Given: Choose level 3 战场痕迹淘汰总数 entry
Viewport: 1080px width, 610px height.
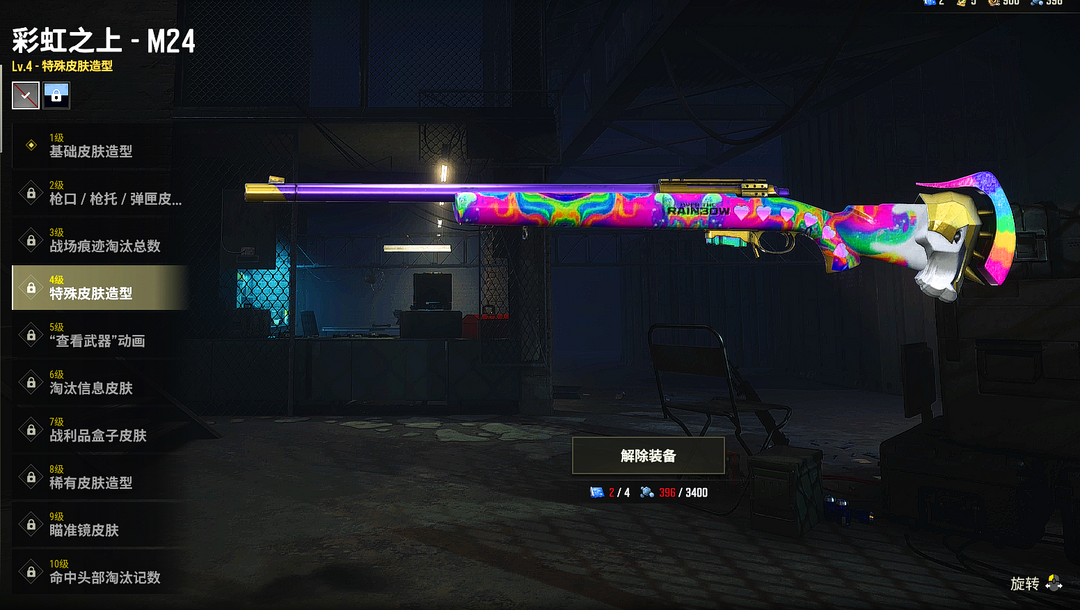Looking at the screenshot, I should [98, 240].
